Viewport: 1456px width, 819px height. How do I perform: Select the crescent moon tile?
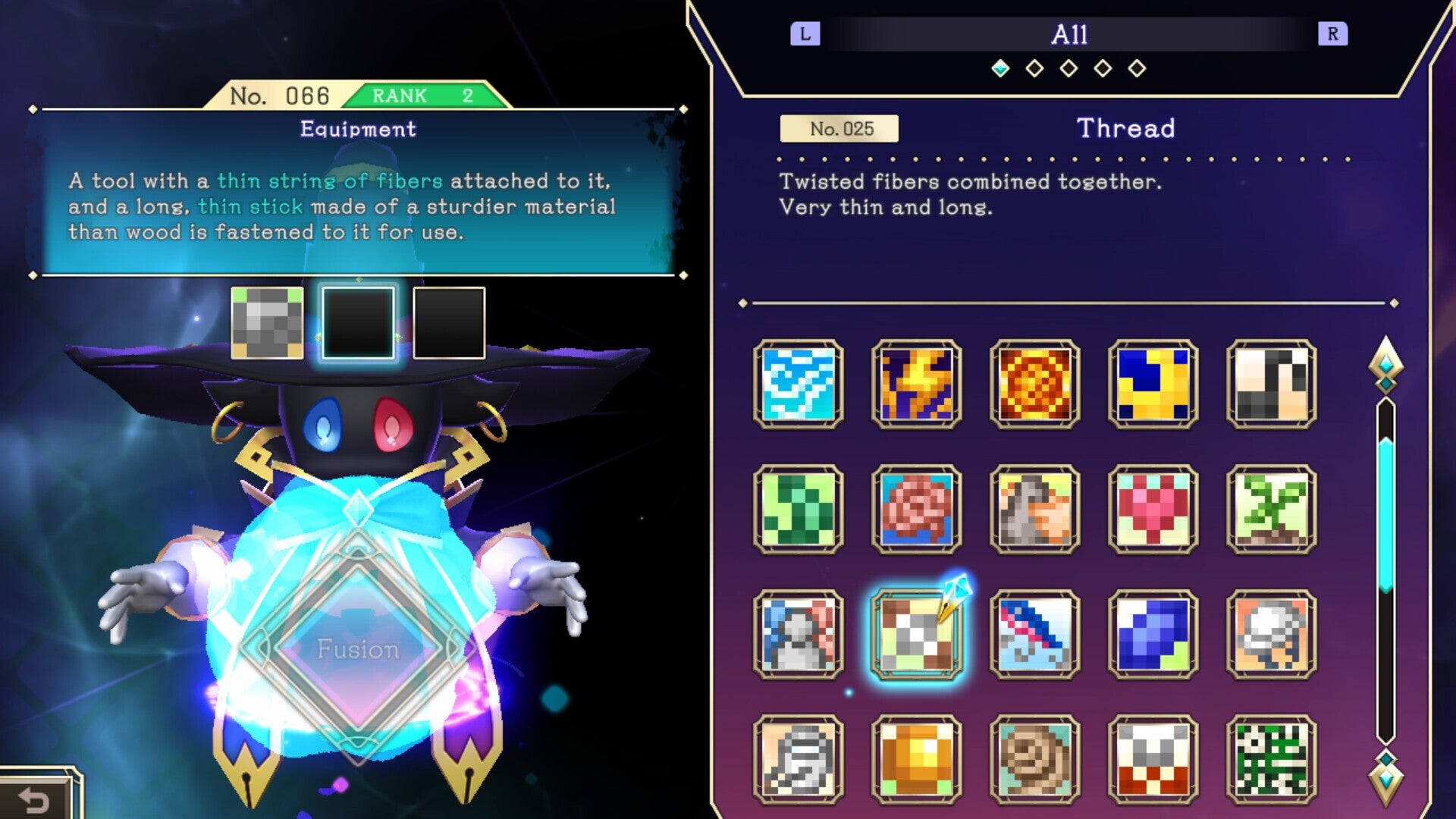tap(1153, 384)
